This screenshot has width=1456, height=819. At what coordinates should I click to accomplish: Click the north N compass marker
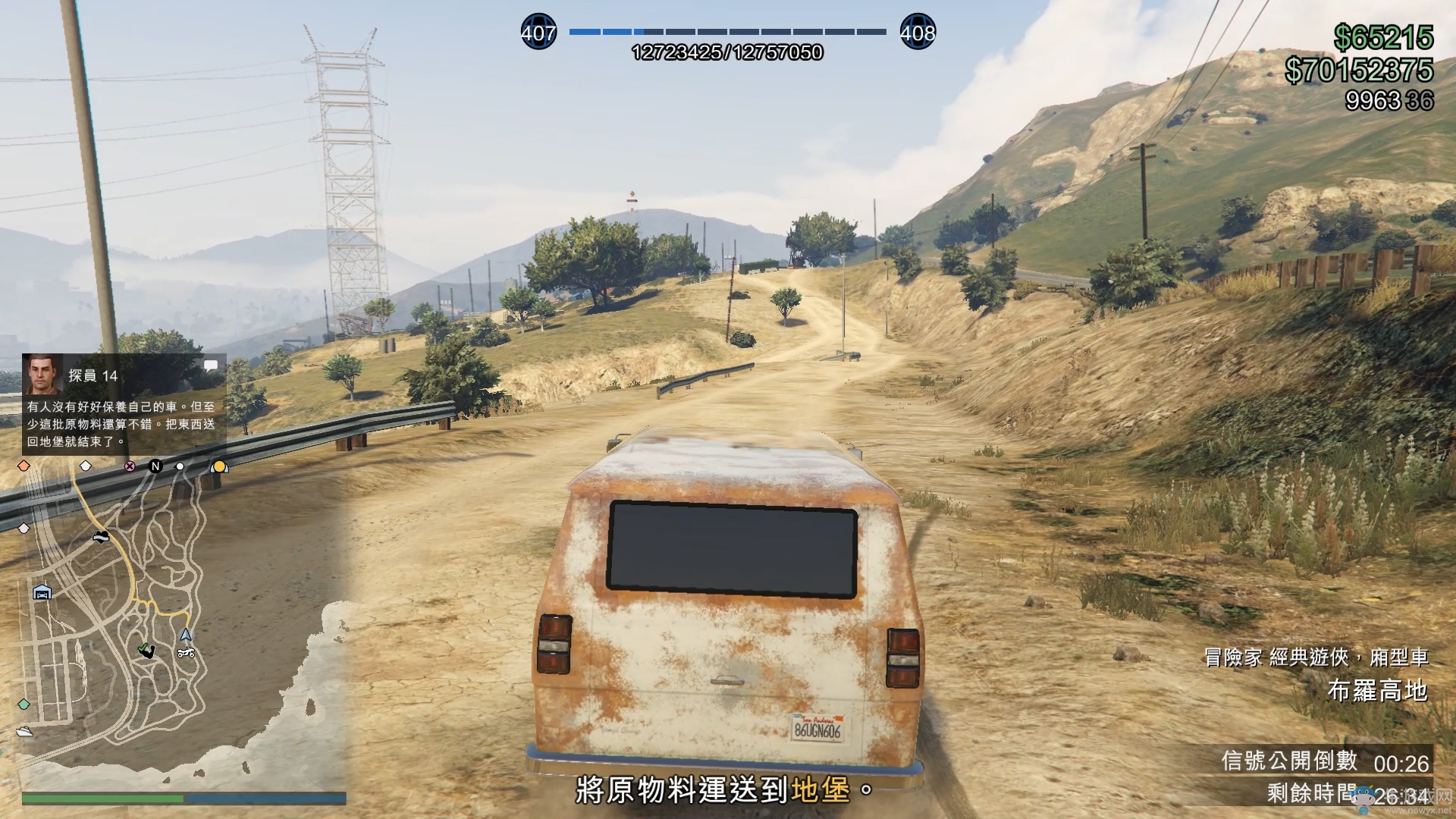(x=155, y=466)
